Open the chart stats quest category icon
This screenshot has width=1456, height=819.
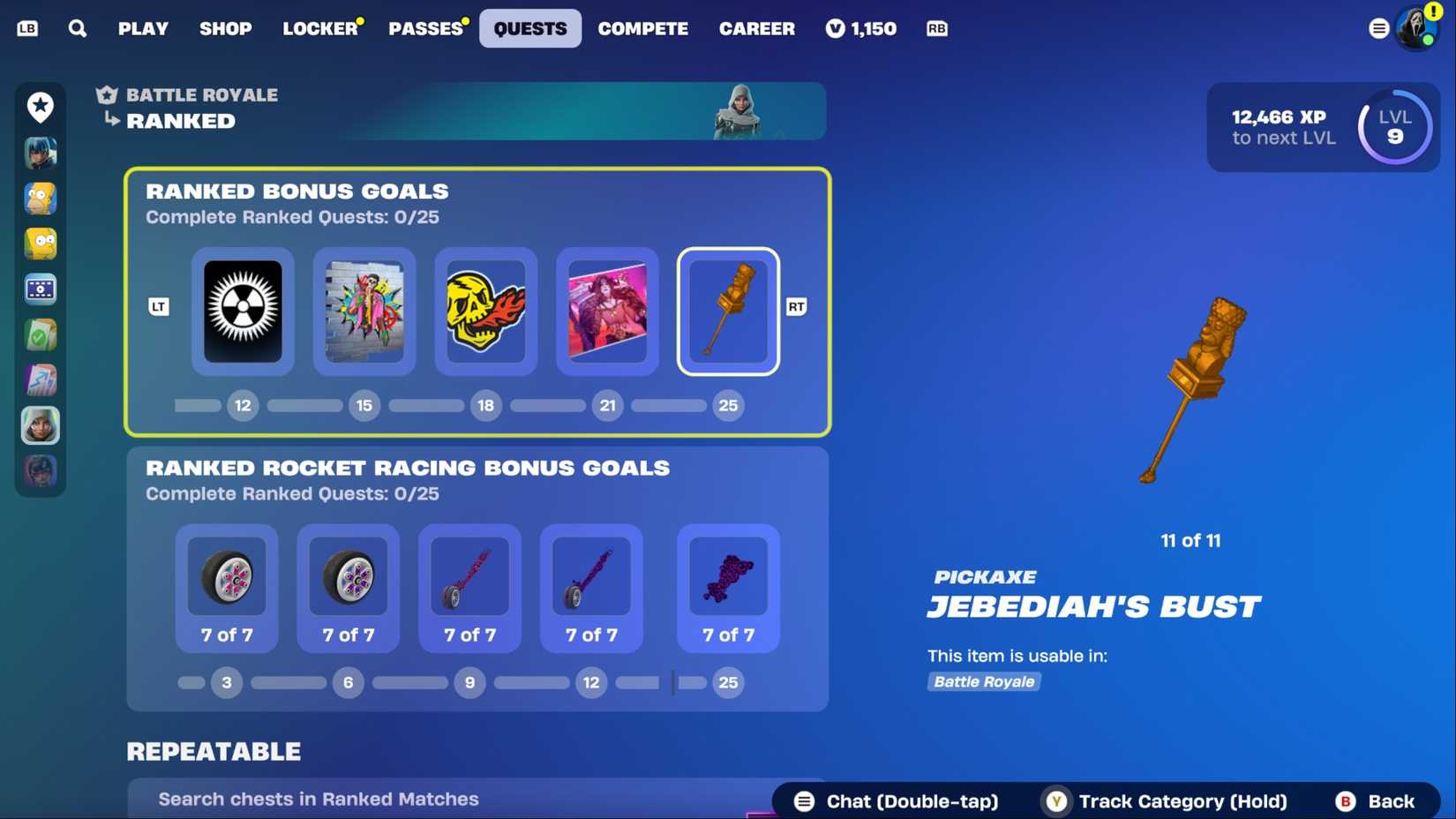tap(39, 379)
